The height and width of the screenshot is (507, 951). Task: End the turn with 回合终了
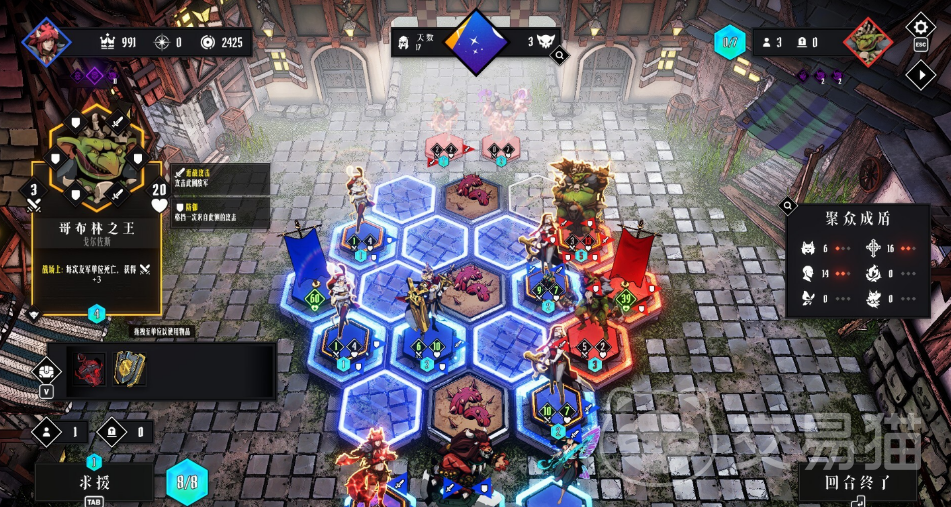[856, 482]
